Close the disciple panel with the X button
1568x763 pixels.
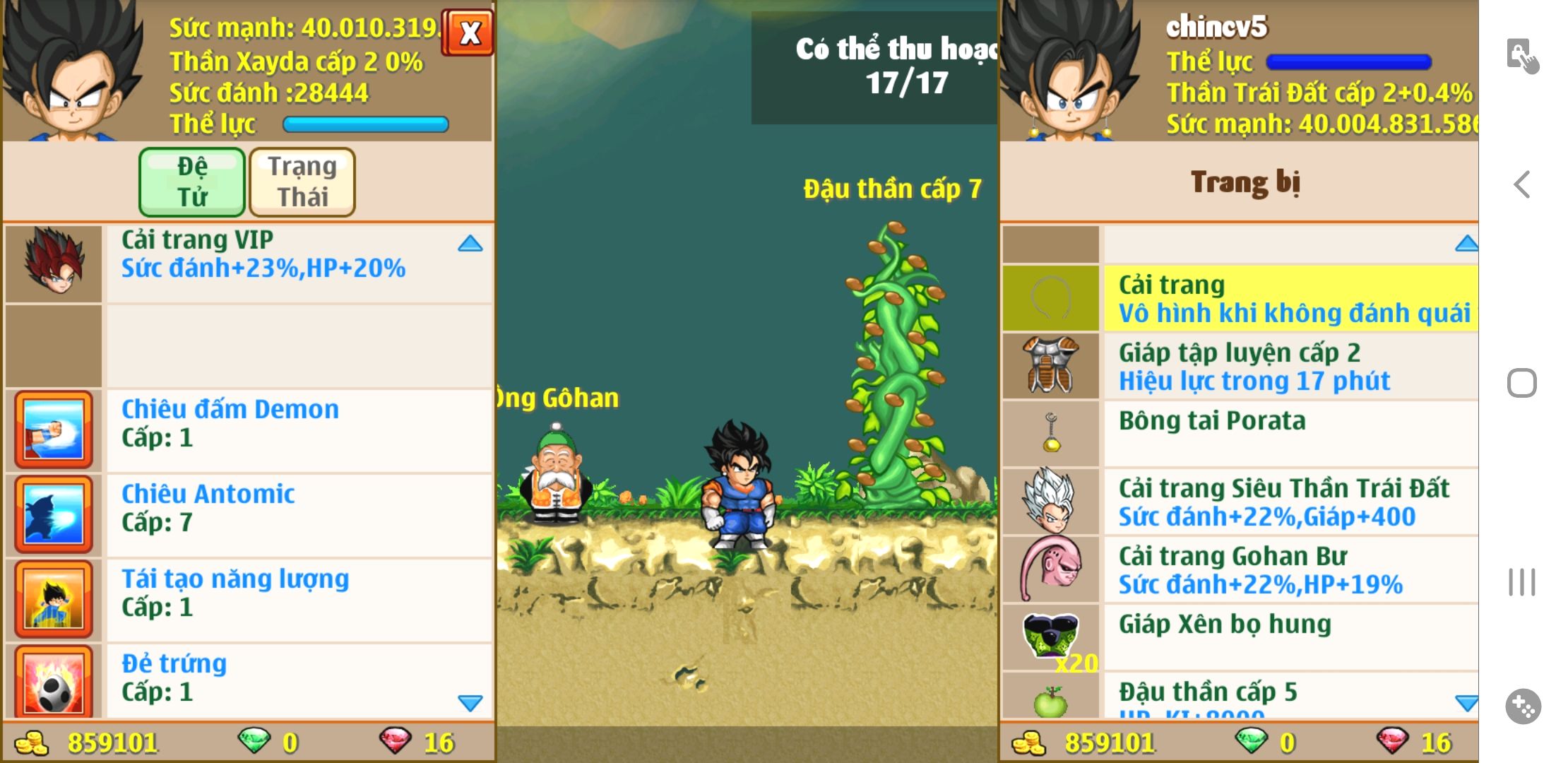click(468, 32)
